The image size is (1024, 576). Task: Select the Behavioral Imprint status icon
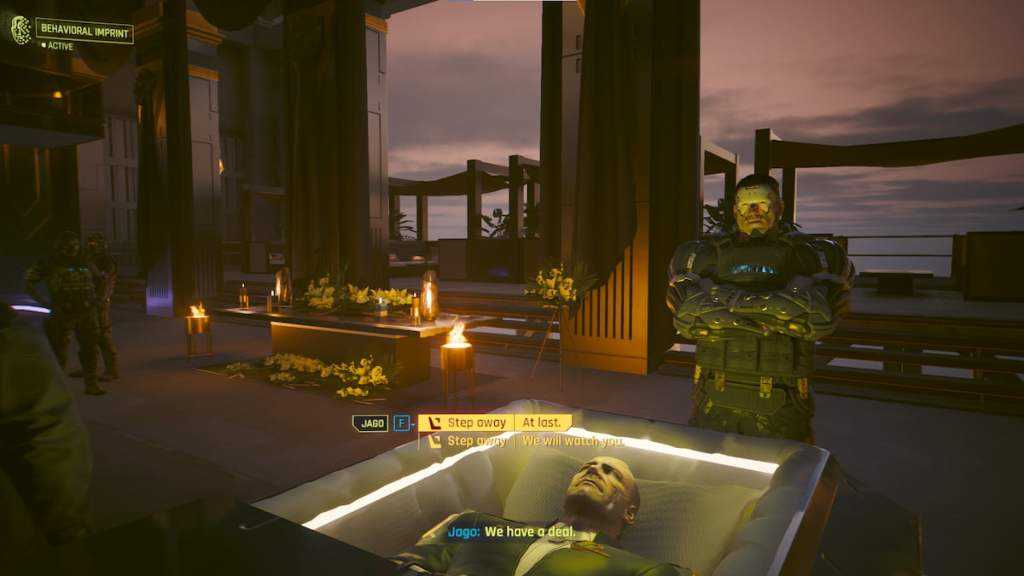(20, 30)
